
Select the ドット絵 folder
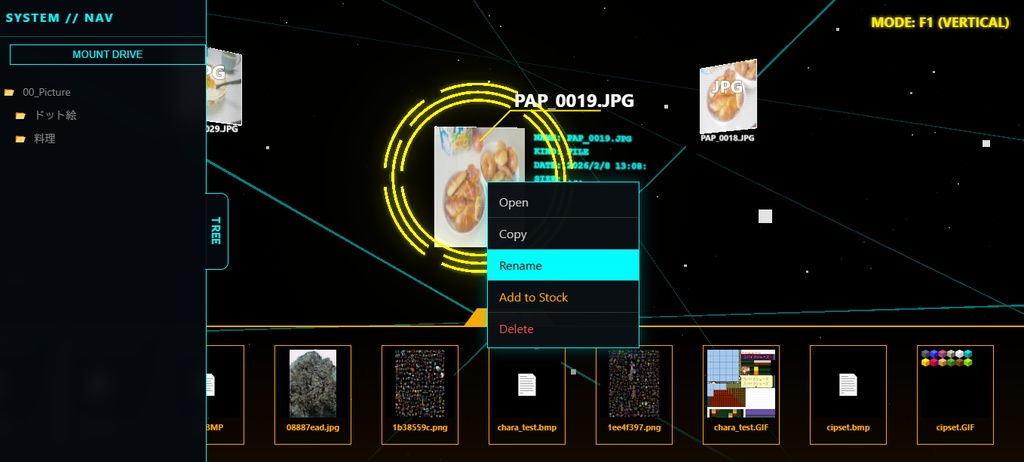56,115
